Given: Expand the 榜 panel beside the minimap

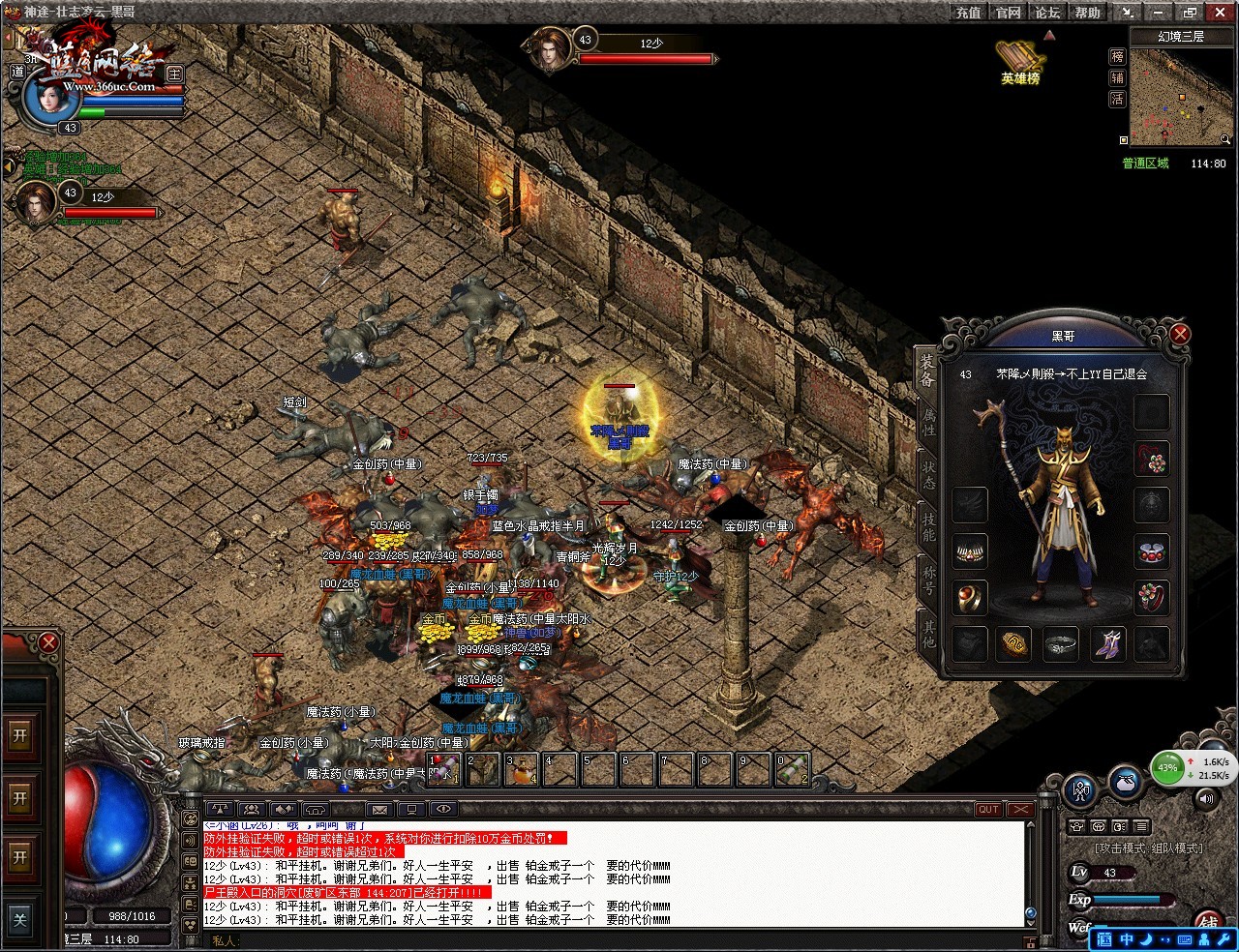Looking at the screenshot, I should [1117, 56].
